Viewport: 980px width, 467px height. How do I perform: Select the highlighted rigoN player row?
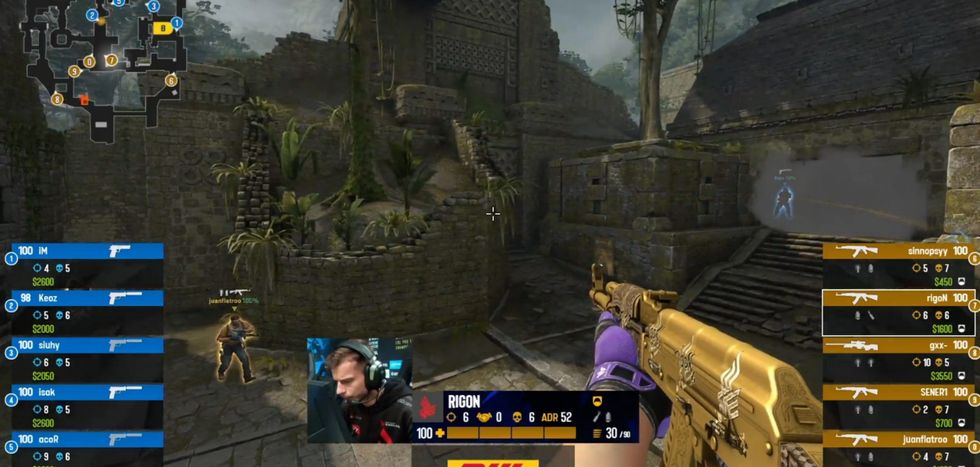point(897,312)
